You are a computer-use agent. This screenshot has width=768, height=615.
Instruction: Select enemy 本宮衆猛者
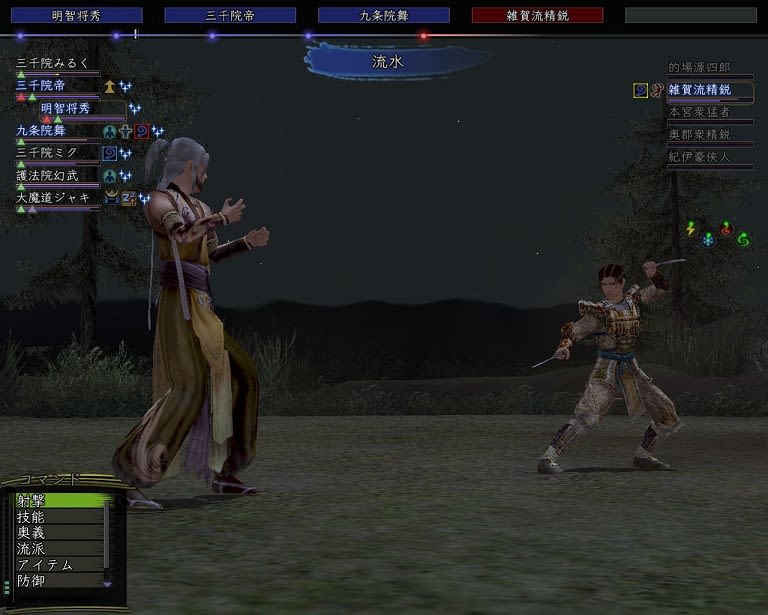pos(700,112)
